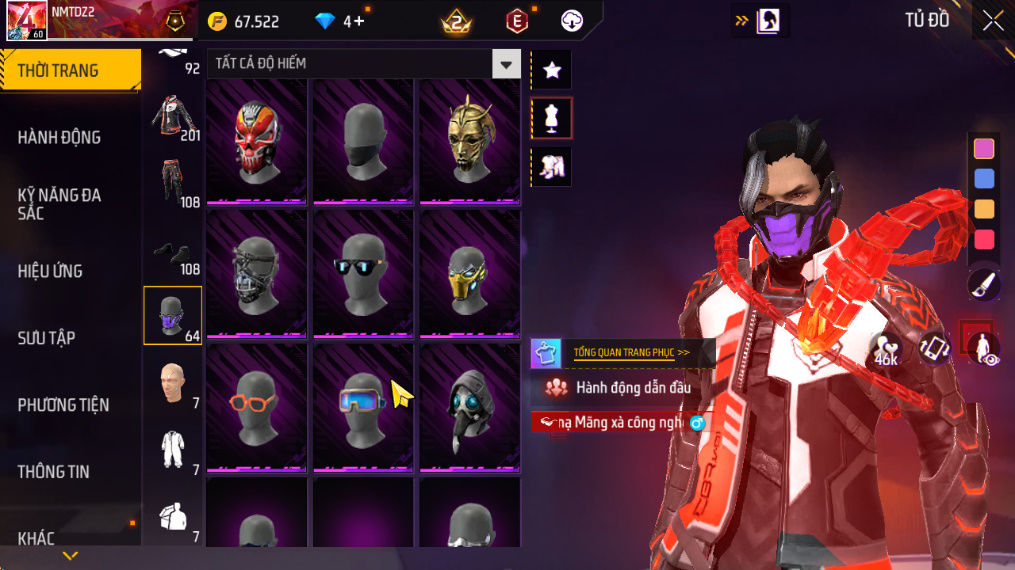Viewport: 1015px width, 570px height.
Task: Choose the hooded plague mask item
Action: pos(469,404)
